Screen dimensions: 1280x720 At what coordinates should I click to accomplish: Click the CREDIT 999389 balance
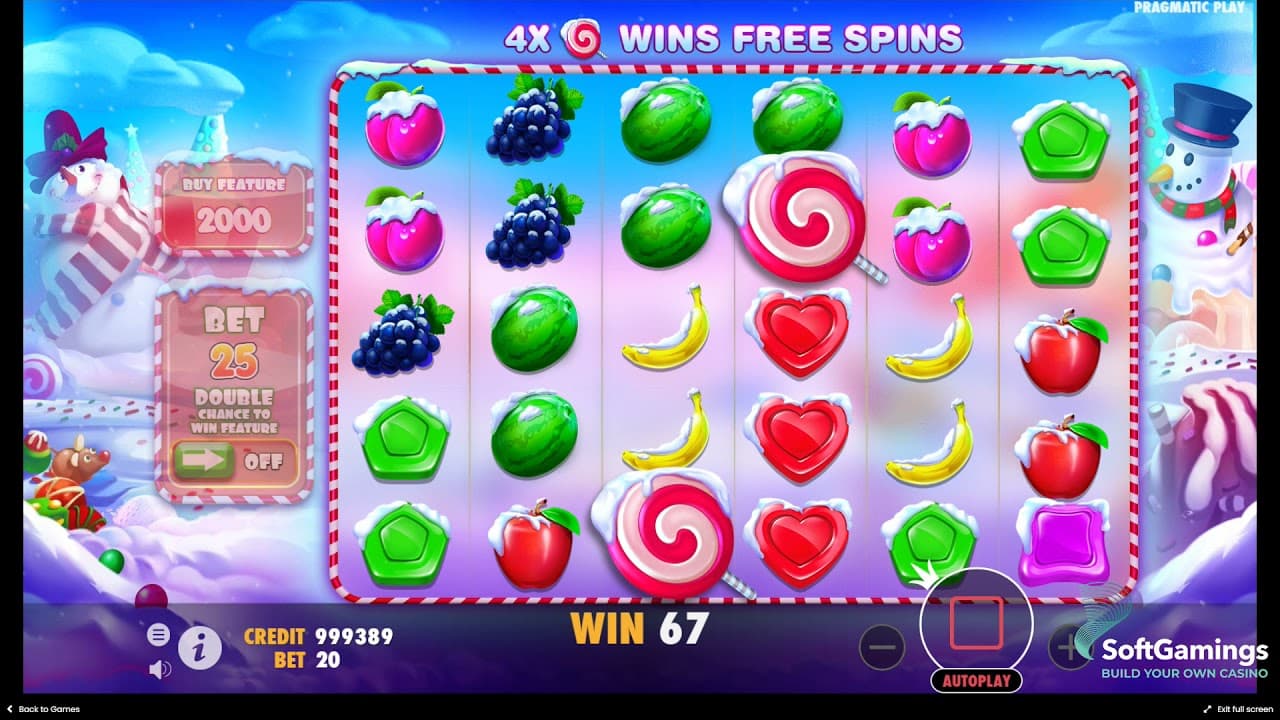point(318,636)
